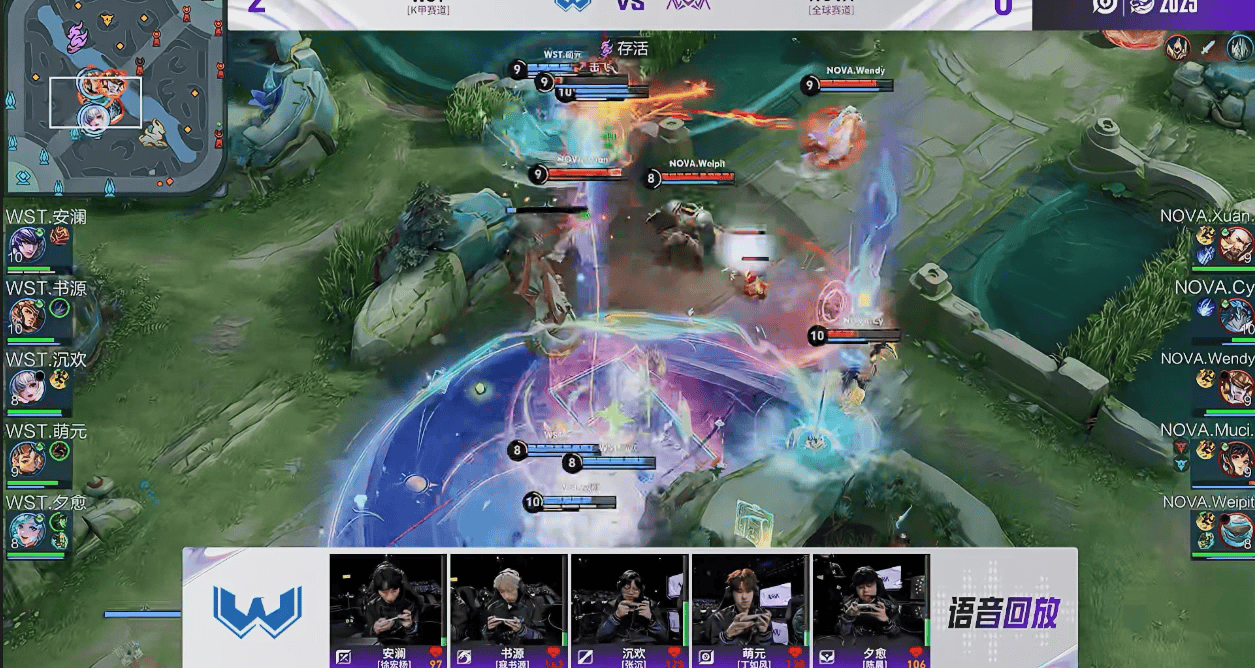This screenshot has width=1255, height=668.
Task: Click 萌元's player camera feed
Action: [750, 600]
